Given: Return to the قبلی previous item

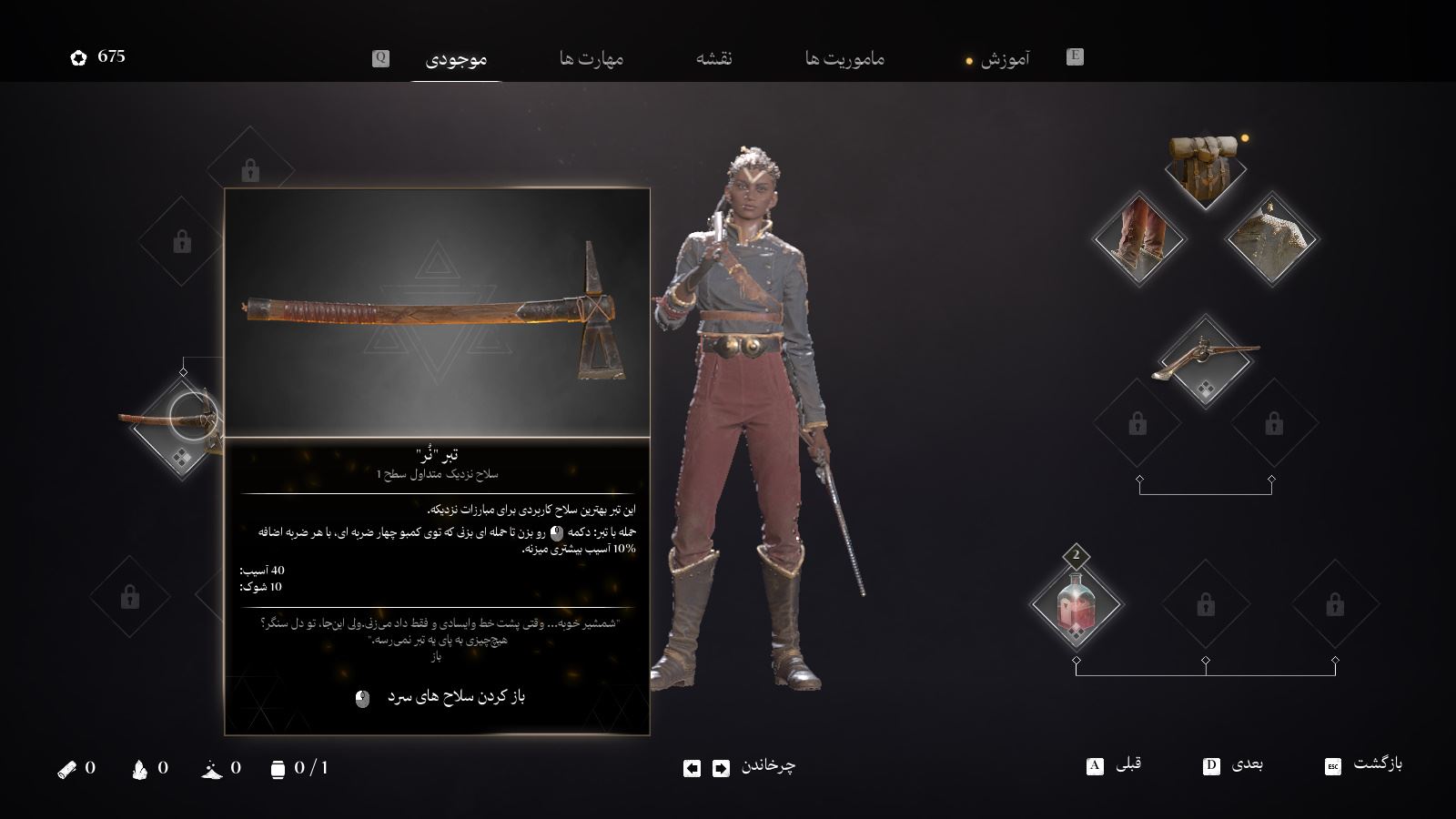Looking at the screenshot, I should [x=1127, y=765].
